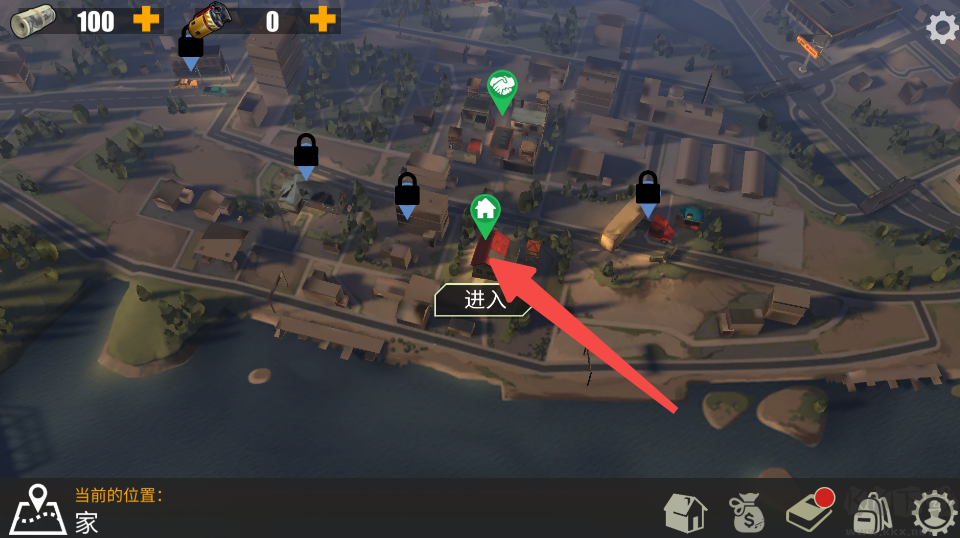Select the locked marker above the truck

click(x=648, y=190)
